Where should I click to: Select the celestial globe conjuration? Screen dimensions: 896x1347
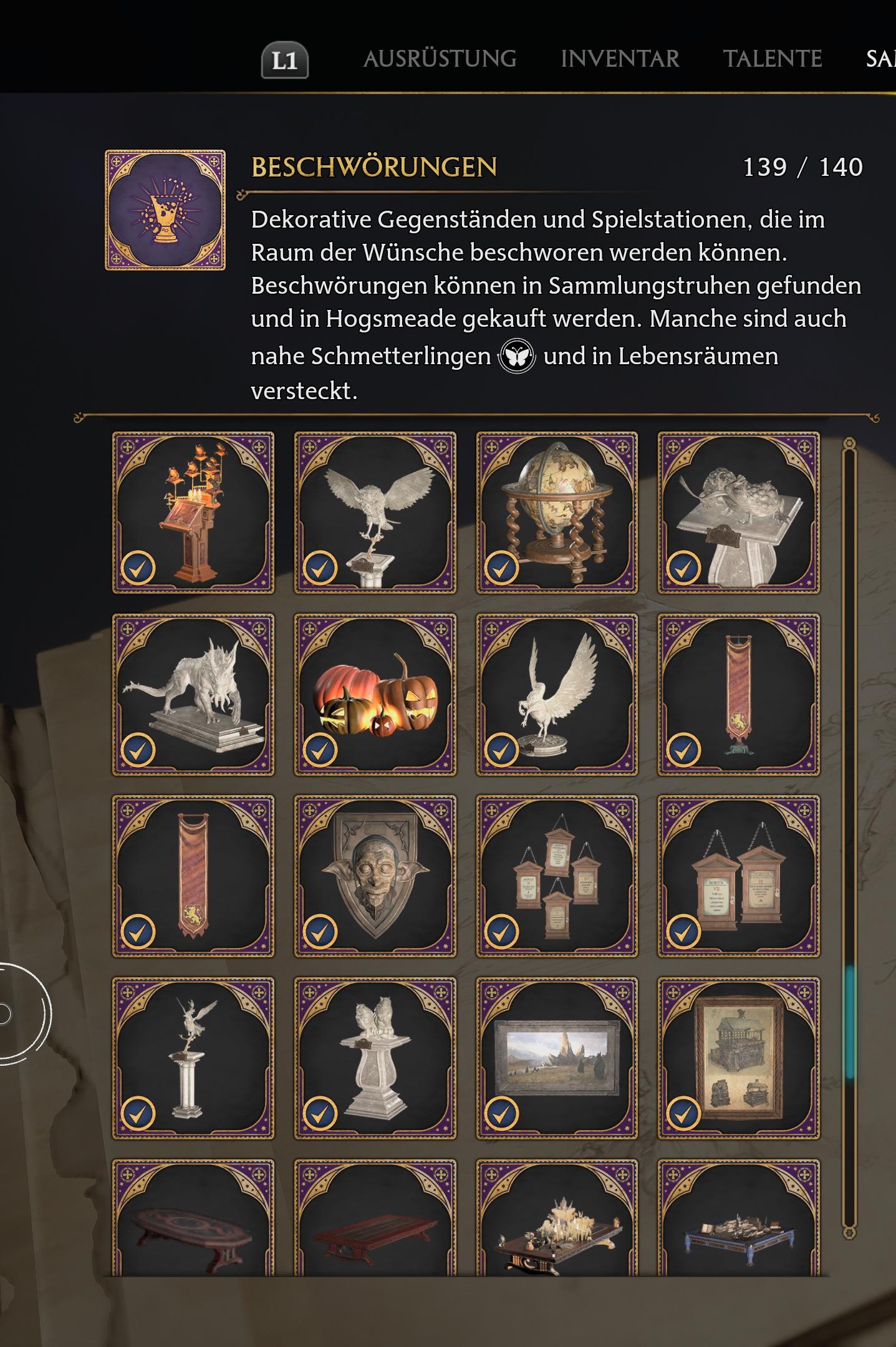coord(557,512)
